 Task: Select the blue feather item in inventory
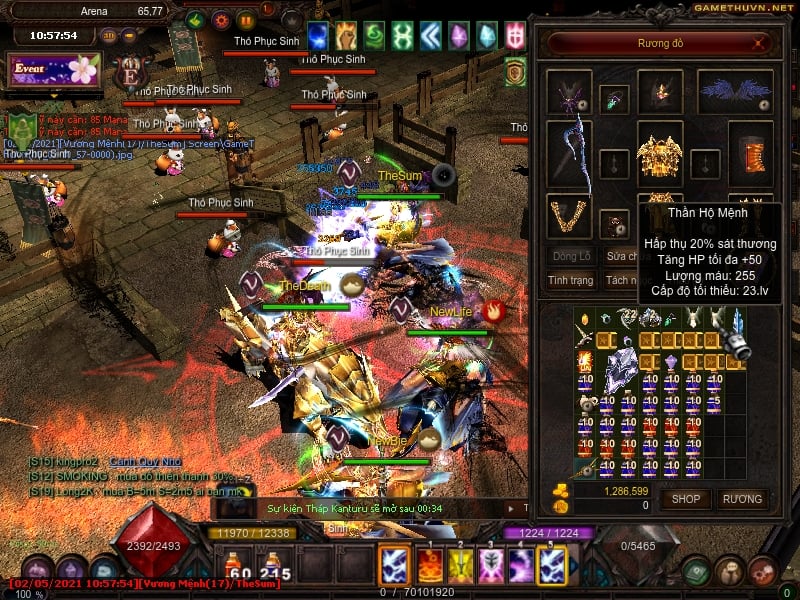tap(737, 322)
